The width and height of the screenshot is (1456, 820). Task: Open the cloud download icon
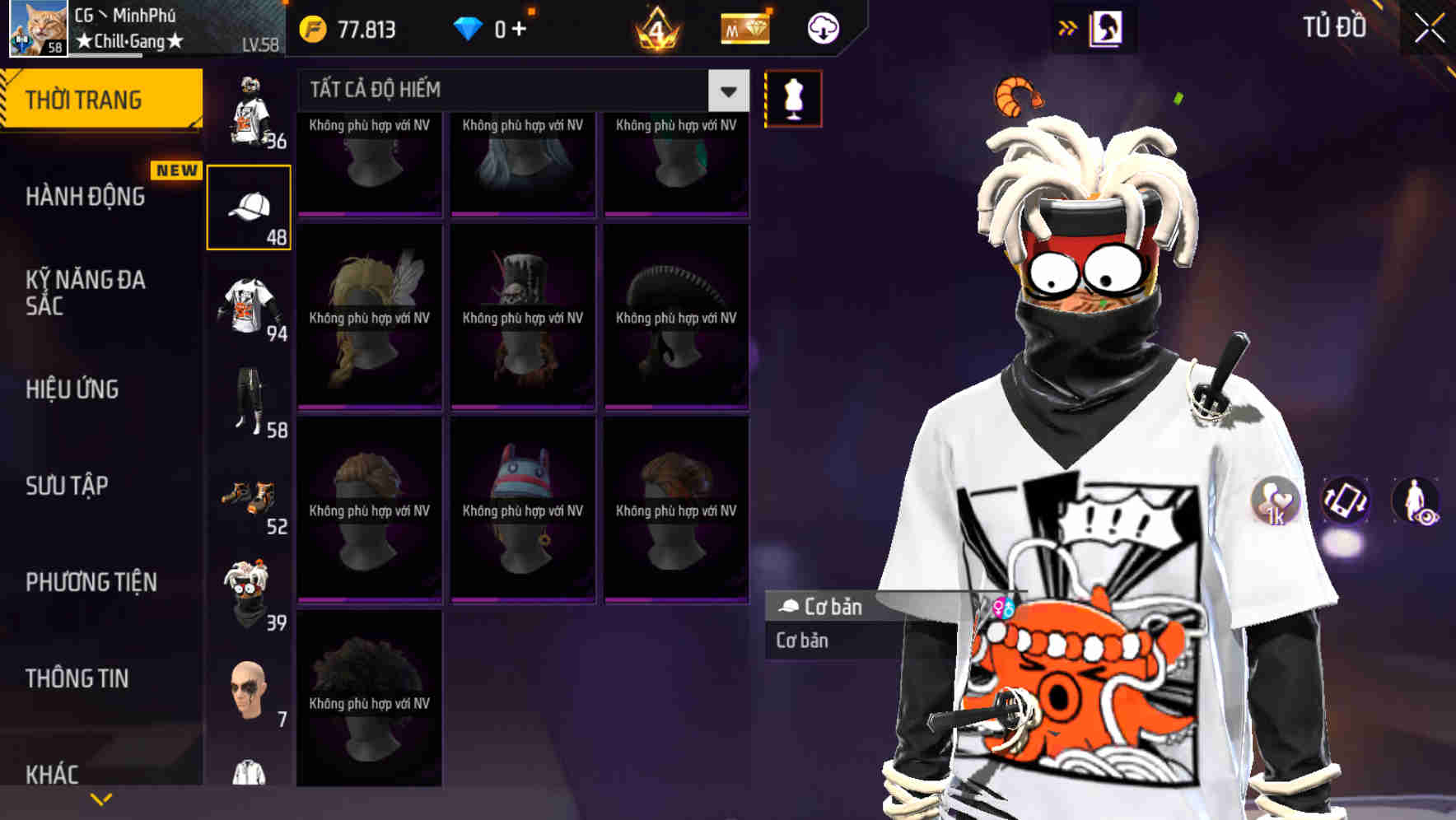point(822,27)
